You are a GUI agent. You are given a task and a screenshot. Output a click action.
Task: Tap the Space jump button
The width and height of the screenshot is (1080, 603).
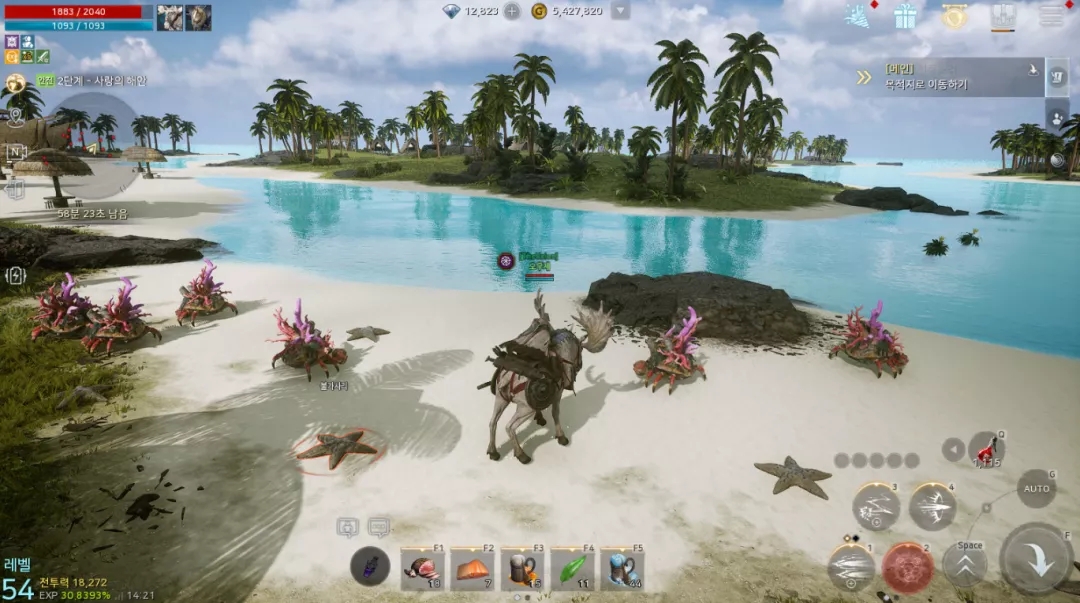[965, 564]
